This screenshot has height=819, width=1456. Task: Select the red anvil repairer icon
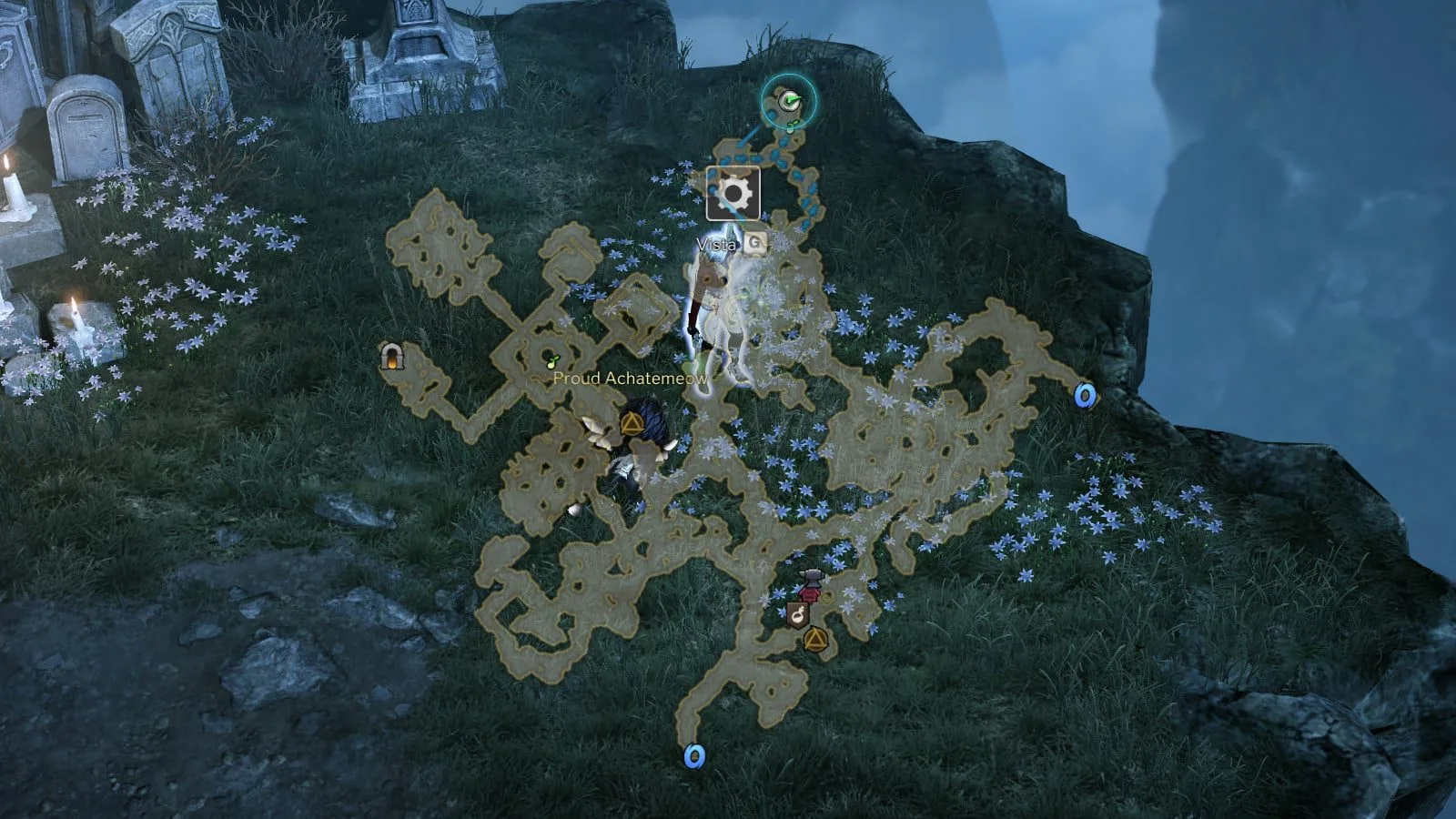point(810,584)
